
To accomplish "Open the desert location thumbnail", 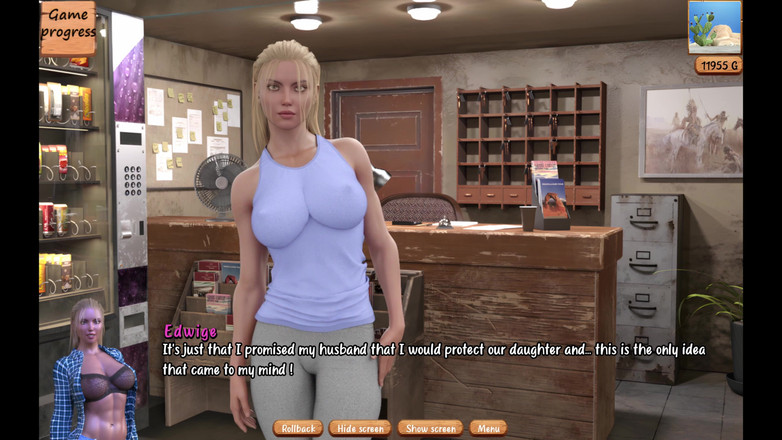I will [715, 27].
